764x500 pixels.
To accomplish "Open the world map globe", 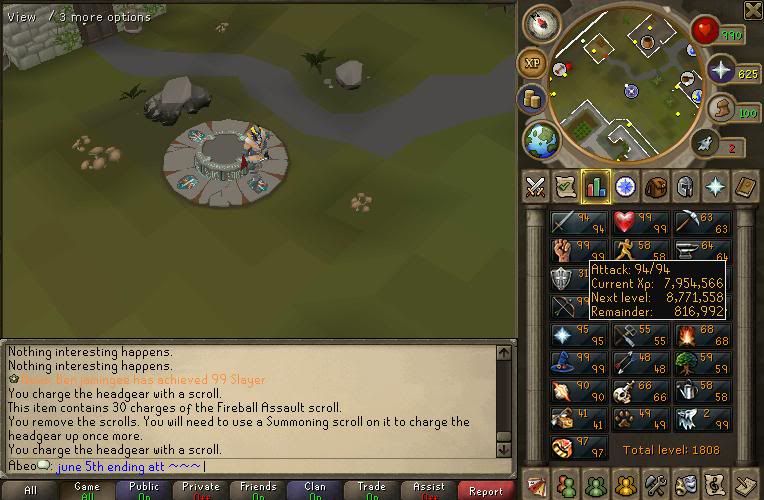I will (x=539, y=139).
